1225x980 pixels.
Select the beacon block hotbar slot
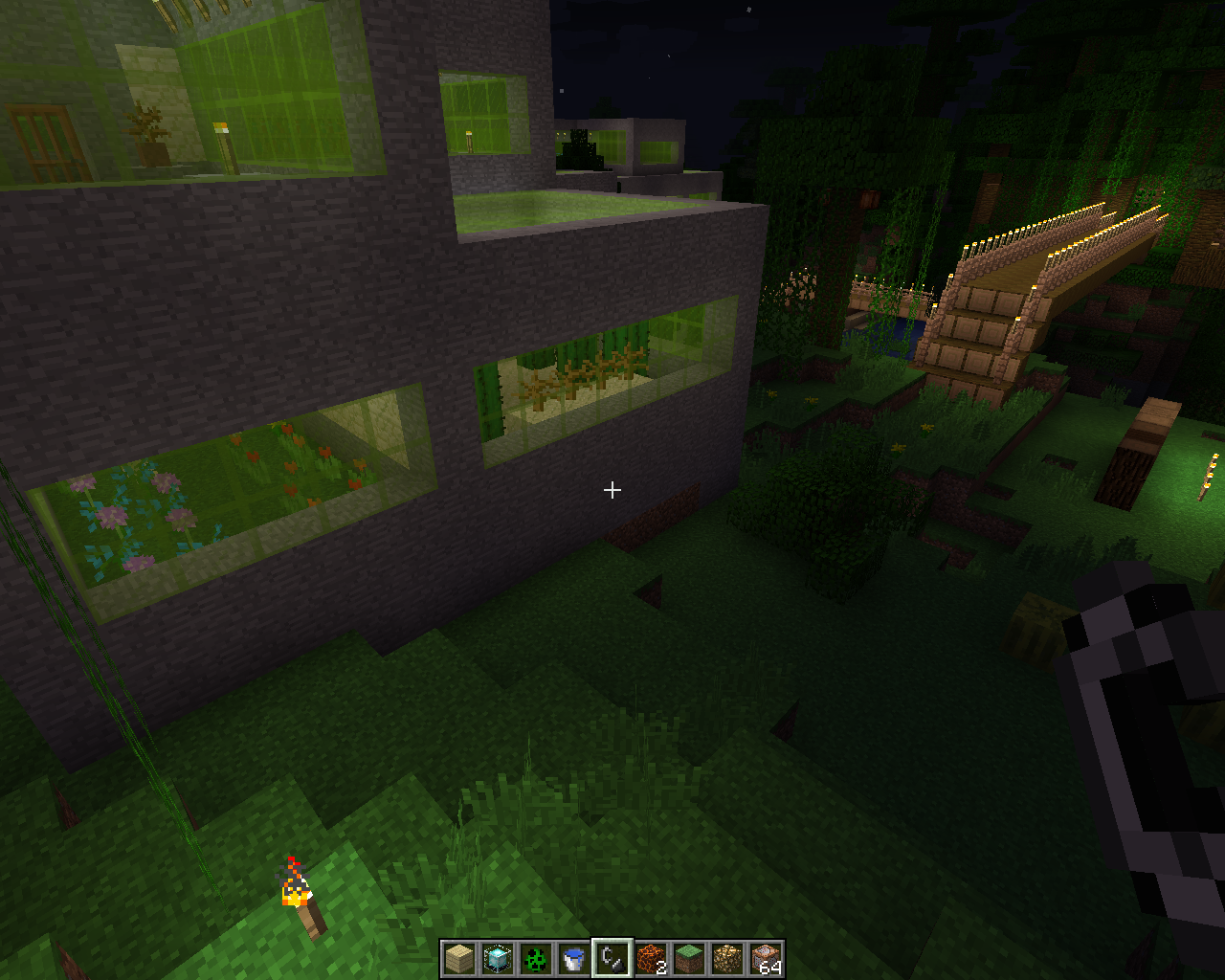pos(498,958)
